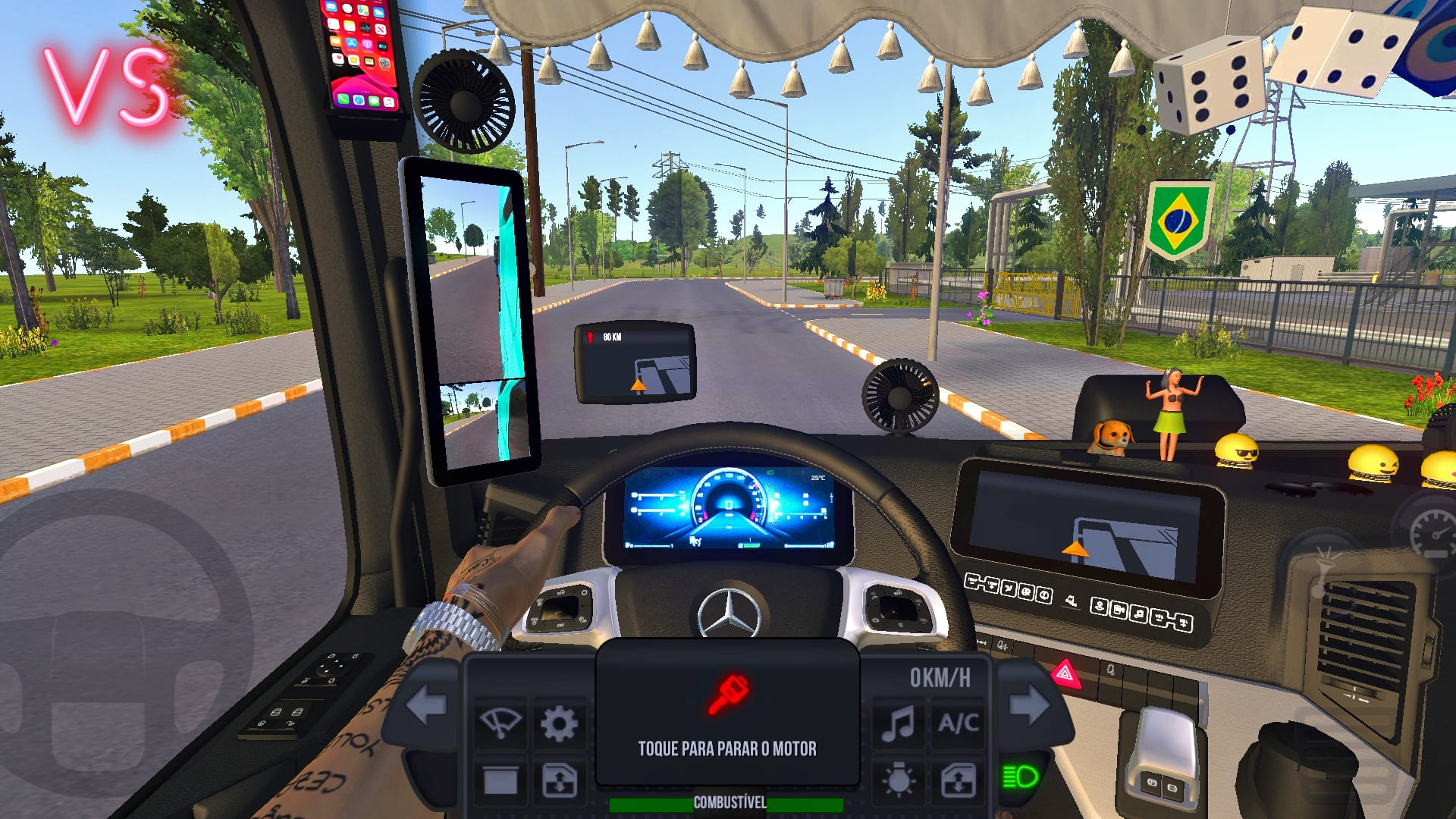
Task: Activate the left turn signal arrow
Action: click(x=427, y=704)
